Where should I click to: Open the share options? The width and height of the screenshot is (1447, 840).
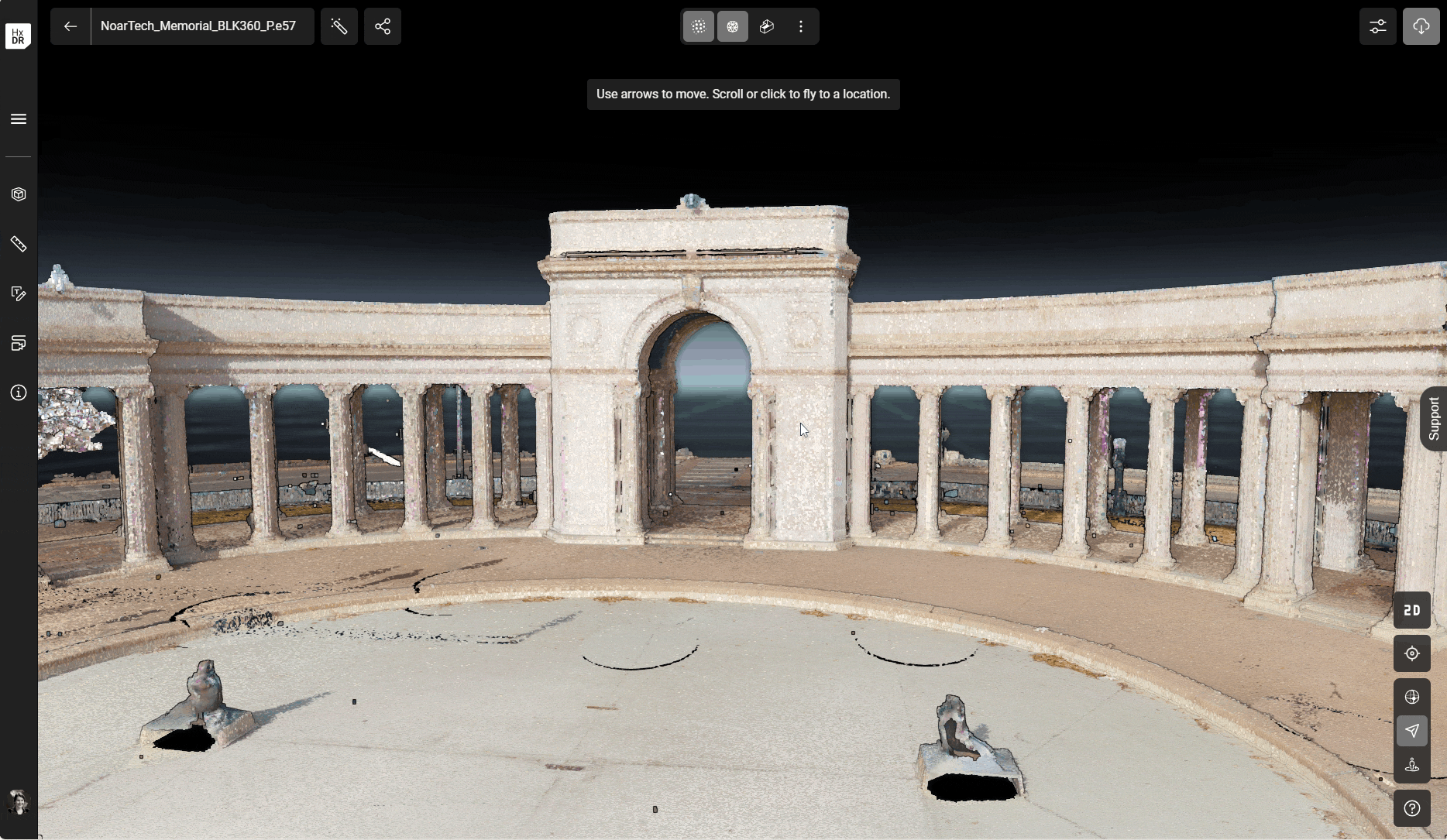pyautogui.click(x=383, y=26)
